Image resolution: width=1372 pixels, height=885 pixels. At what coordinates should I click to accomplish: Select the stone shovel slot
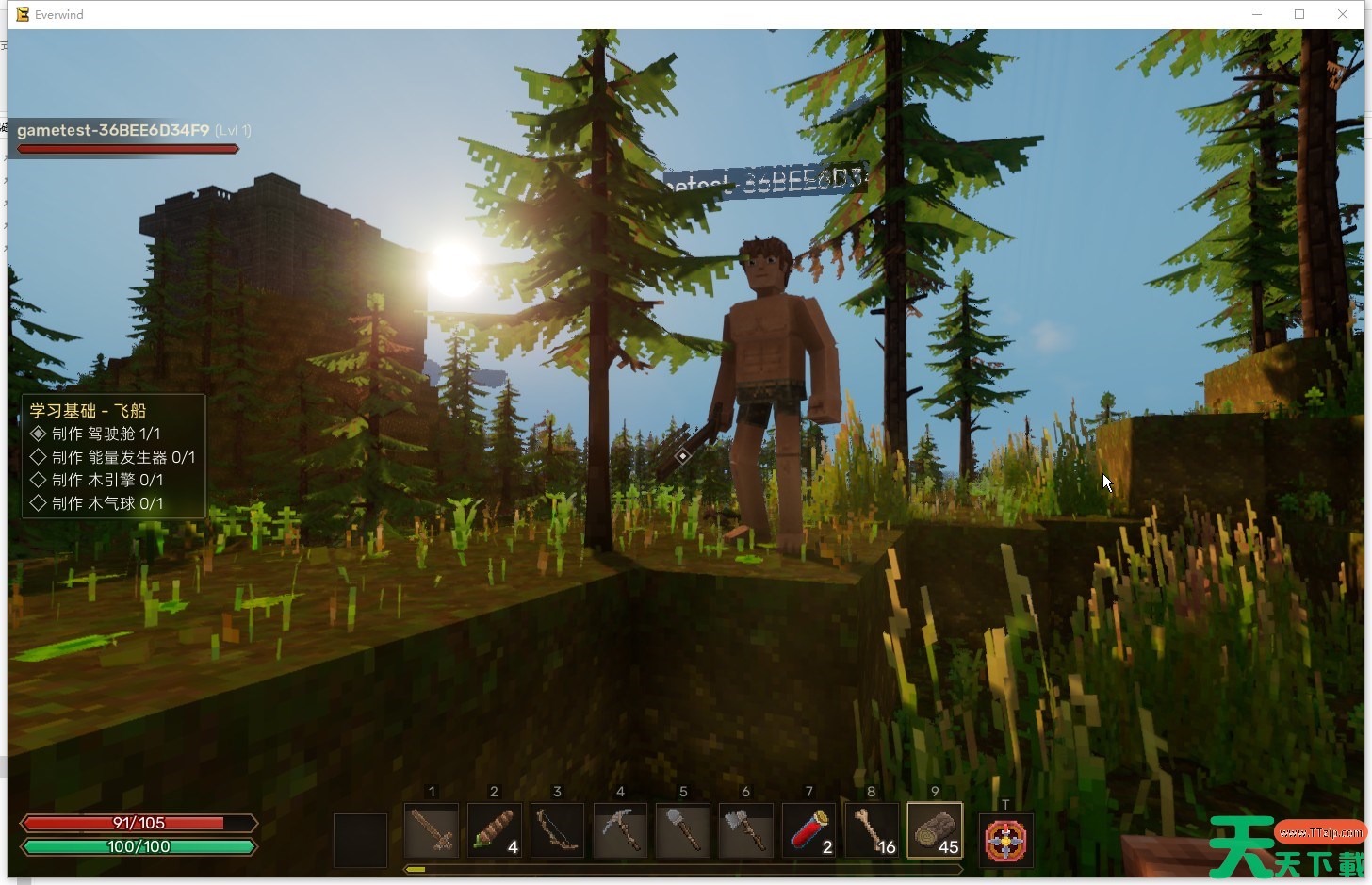tap(683, 830)
